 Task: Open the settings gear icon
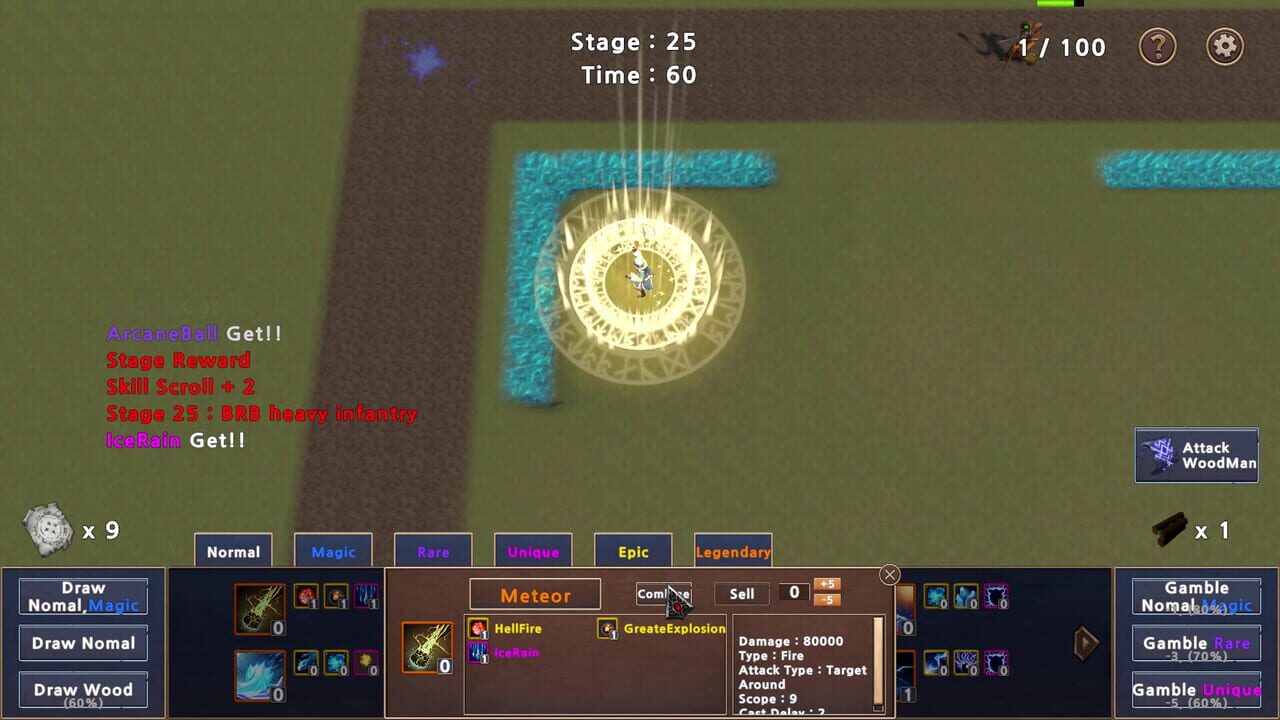[1227, 47]
